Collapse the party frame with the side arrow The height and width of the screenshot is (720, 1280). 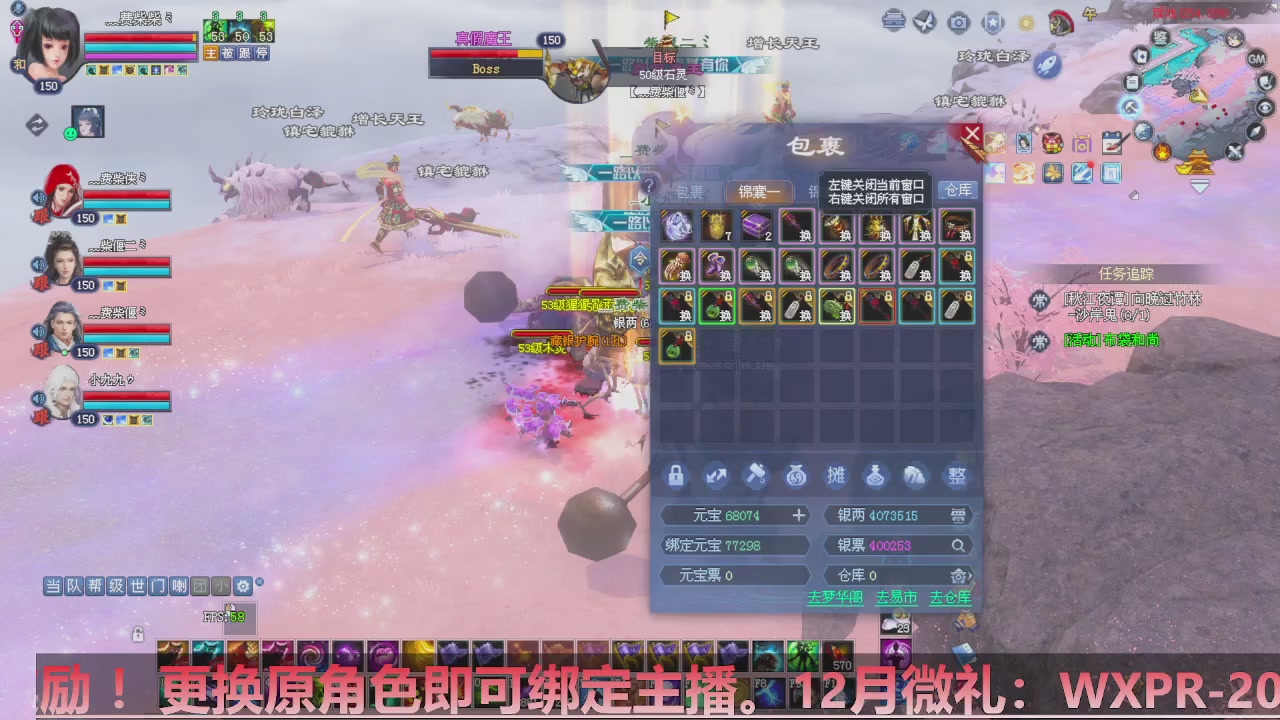point(36,123)
